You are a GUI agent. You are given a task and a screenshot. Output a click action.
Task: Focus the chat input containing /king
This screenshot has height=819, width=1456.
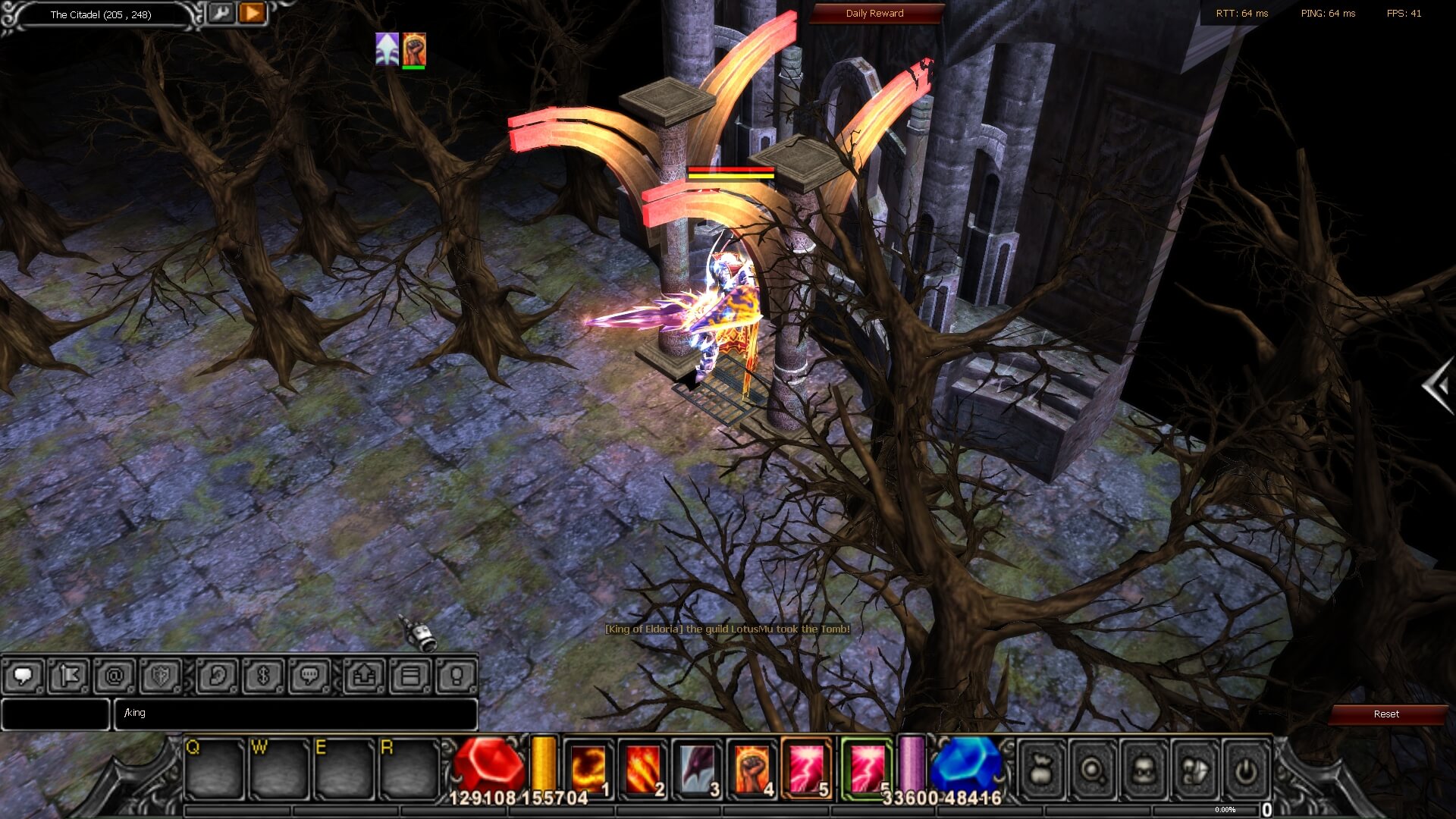pyautogui.click(x=296, y=714)
